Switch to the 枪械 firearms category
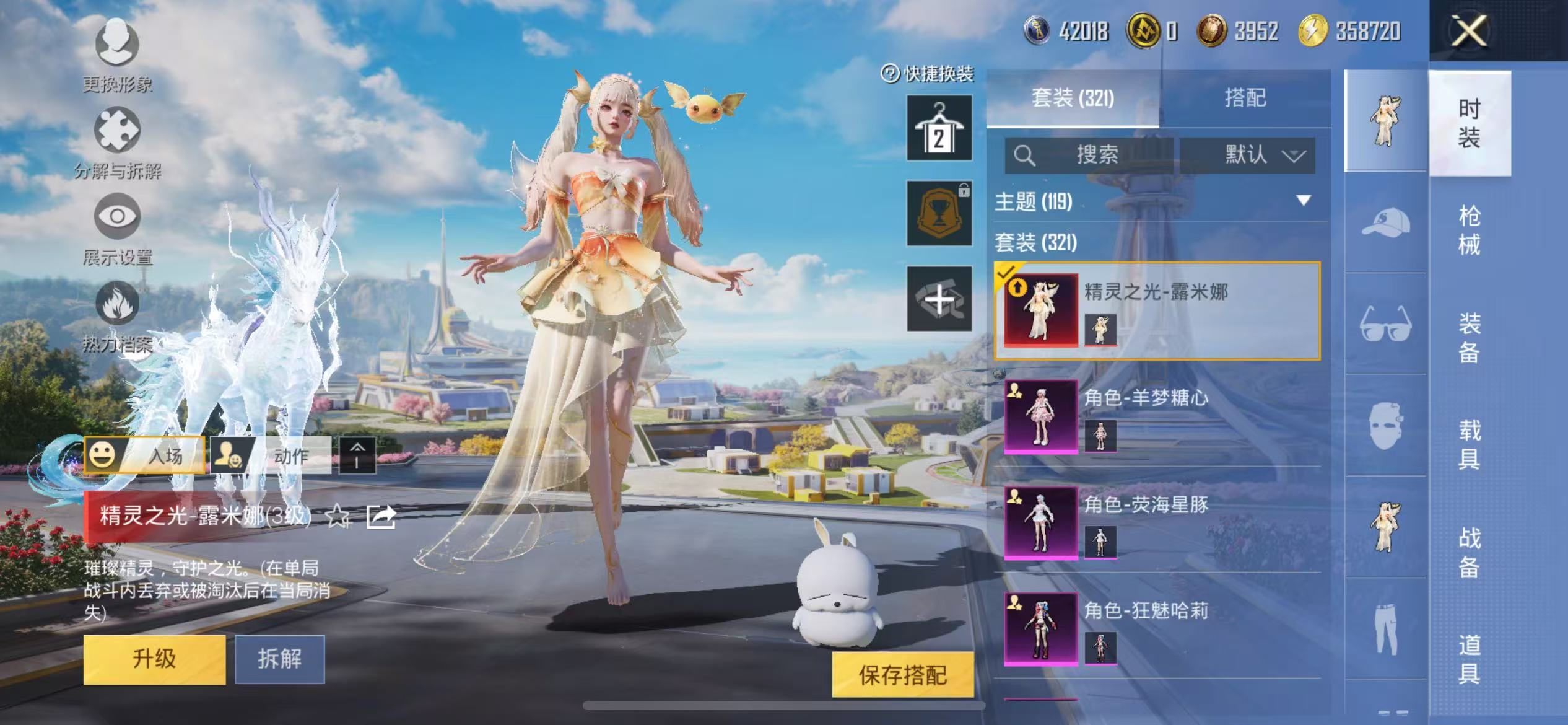 1469,230
